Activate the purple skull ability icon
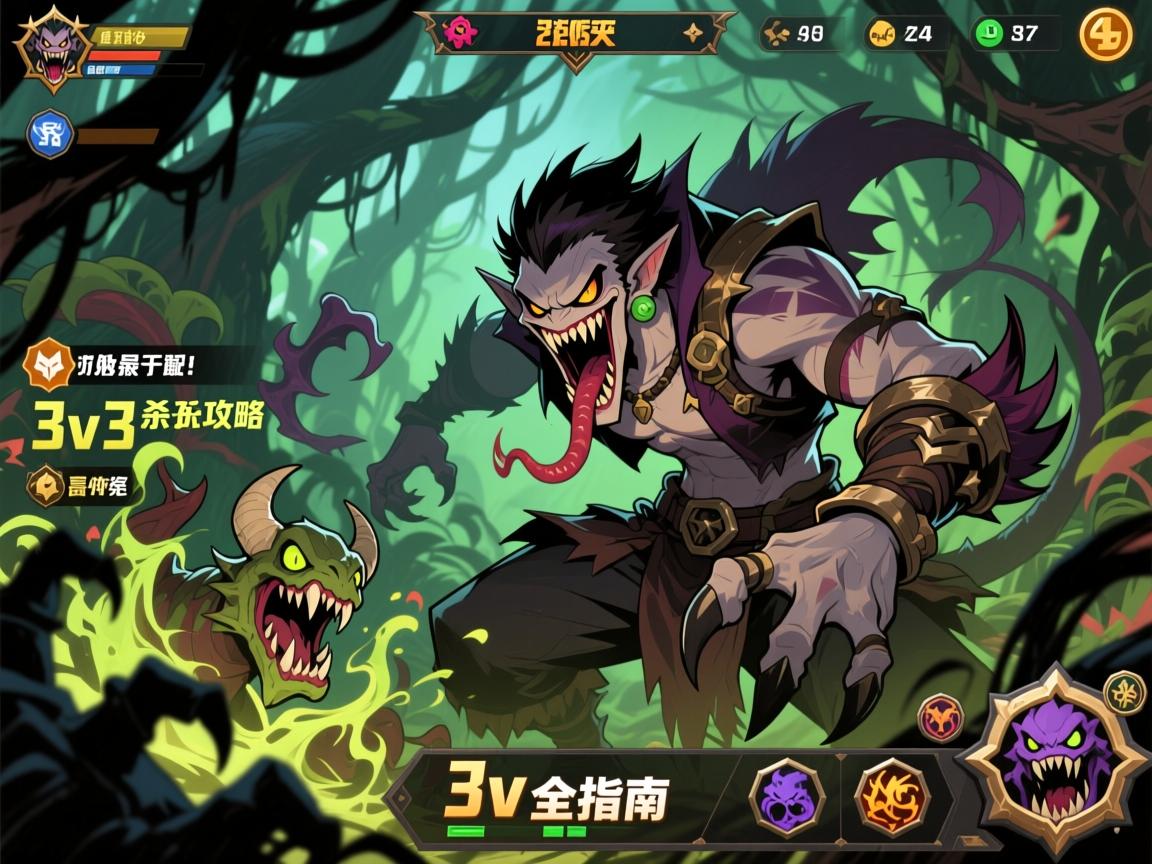 787,797
